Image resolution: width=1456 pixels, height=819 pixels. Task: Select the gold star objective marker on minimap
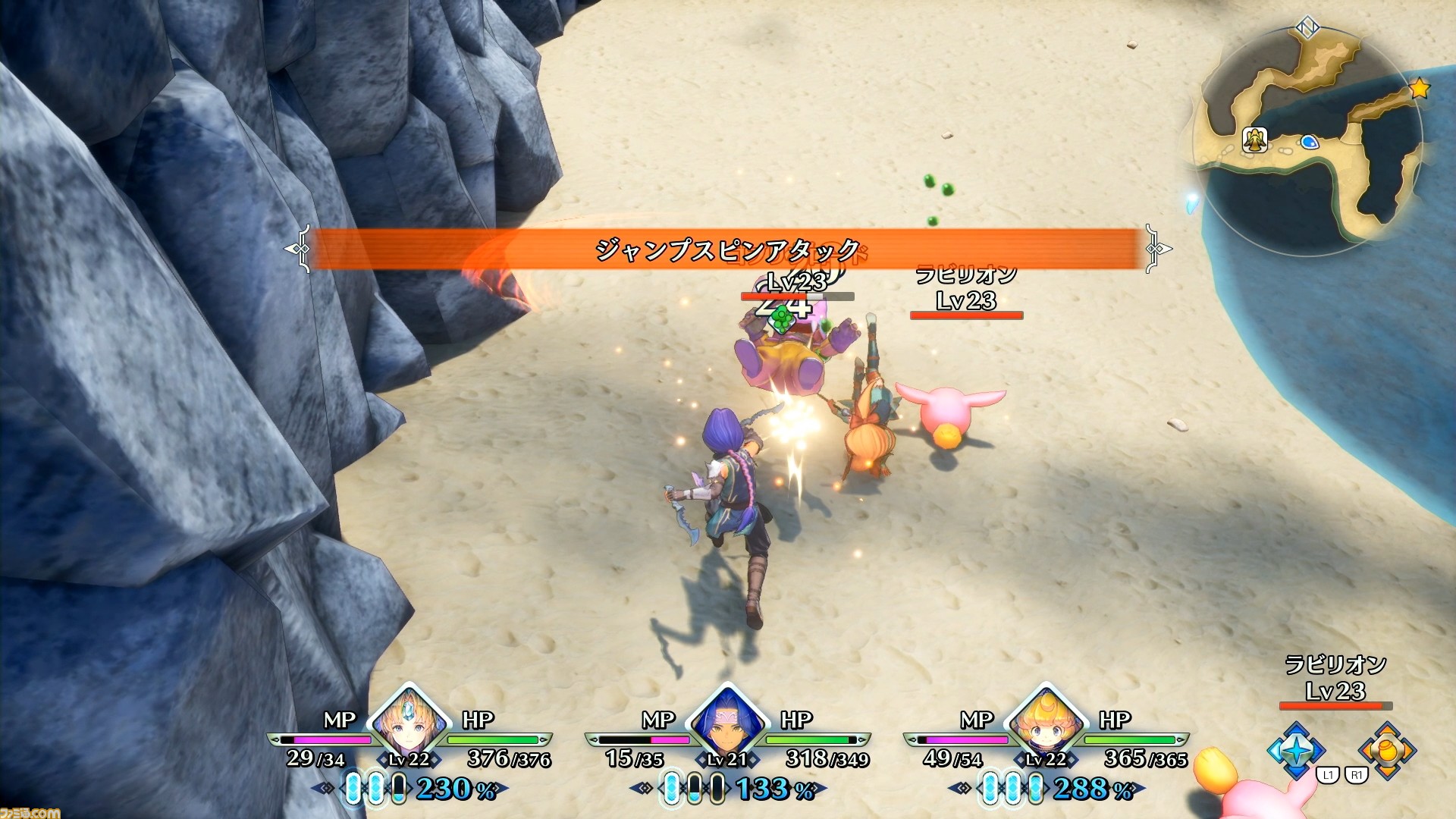coord(1420,89)
